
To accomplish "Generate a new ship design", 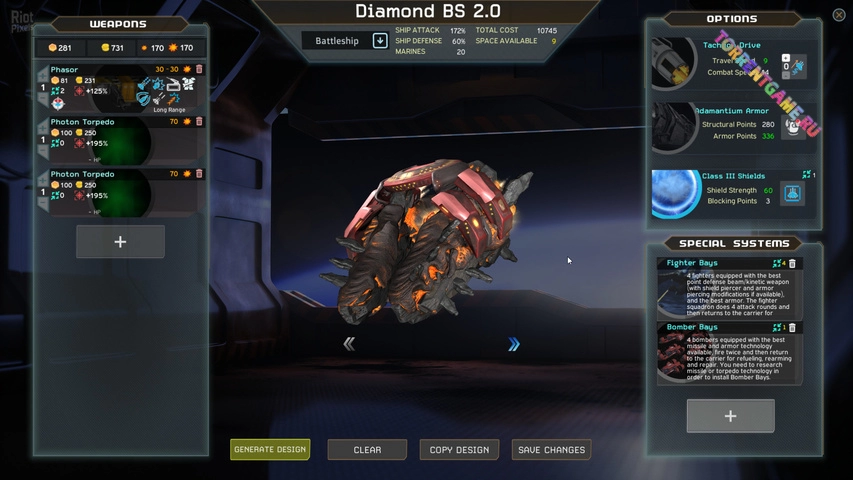I will [x=270, y=450].
